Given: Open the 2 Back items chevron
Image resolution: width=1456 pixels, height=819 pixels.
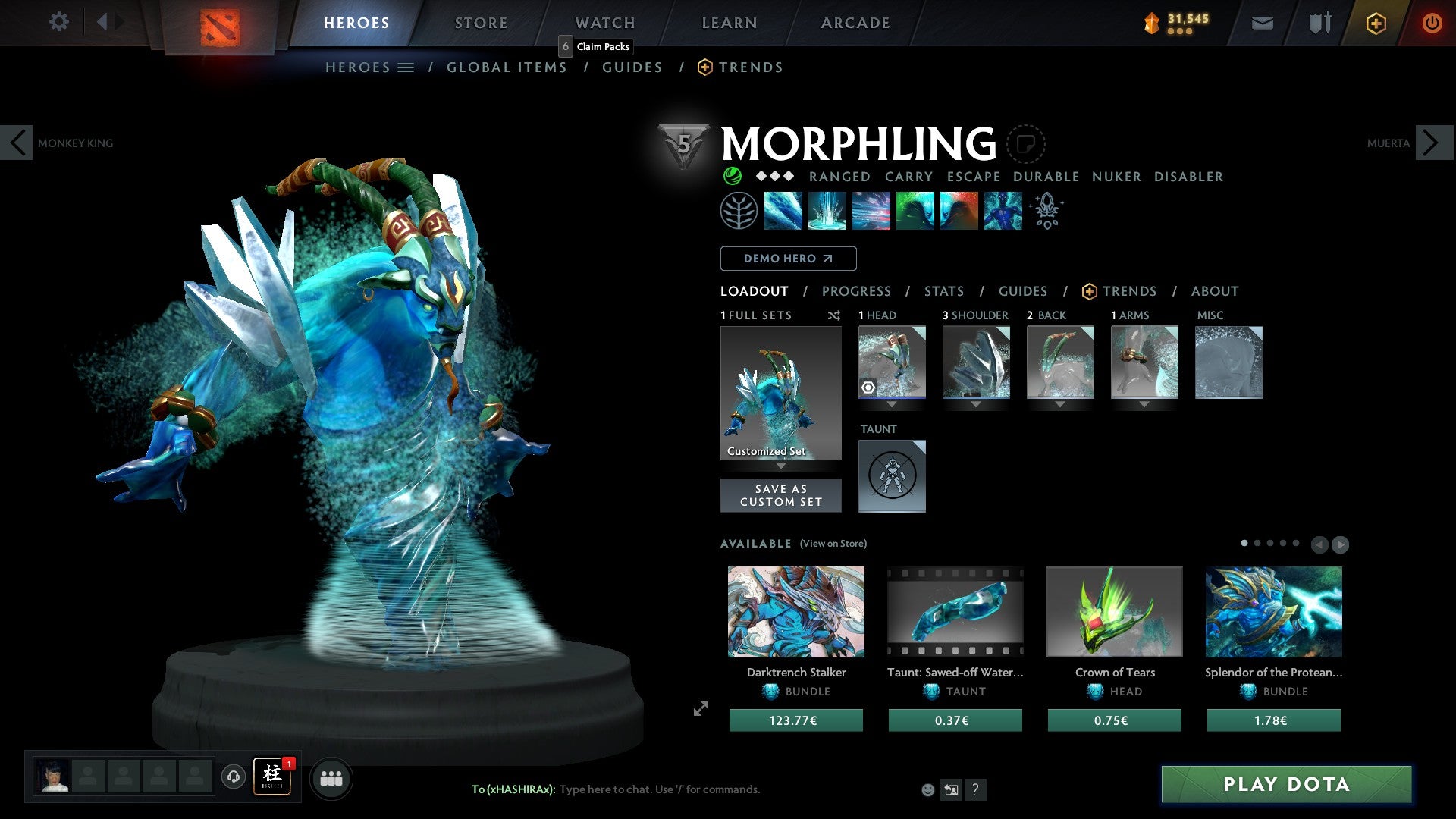Looking at the screenshot, I should (1059, 405).
